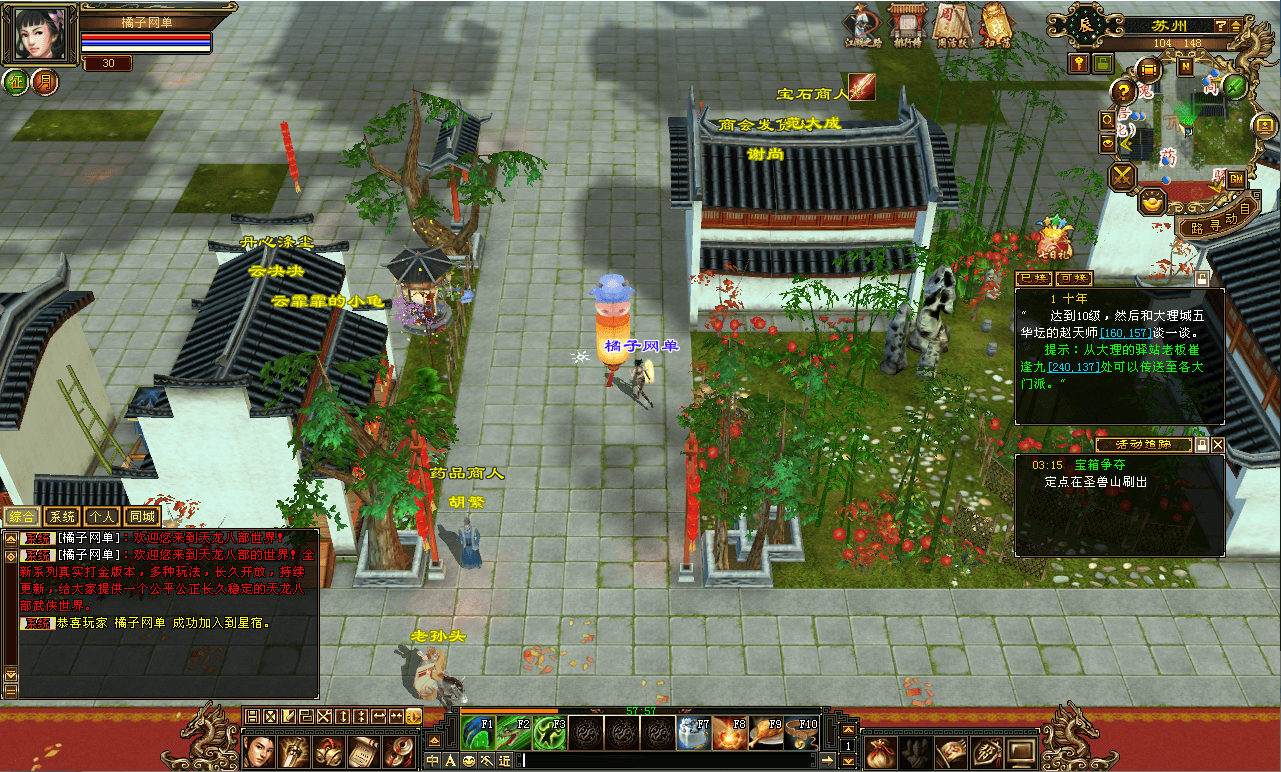
Task: Use the roast chicken leg in F9
Action: 766,732
